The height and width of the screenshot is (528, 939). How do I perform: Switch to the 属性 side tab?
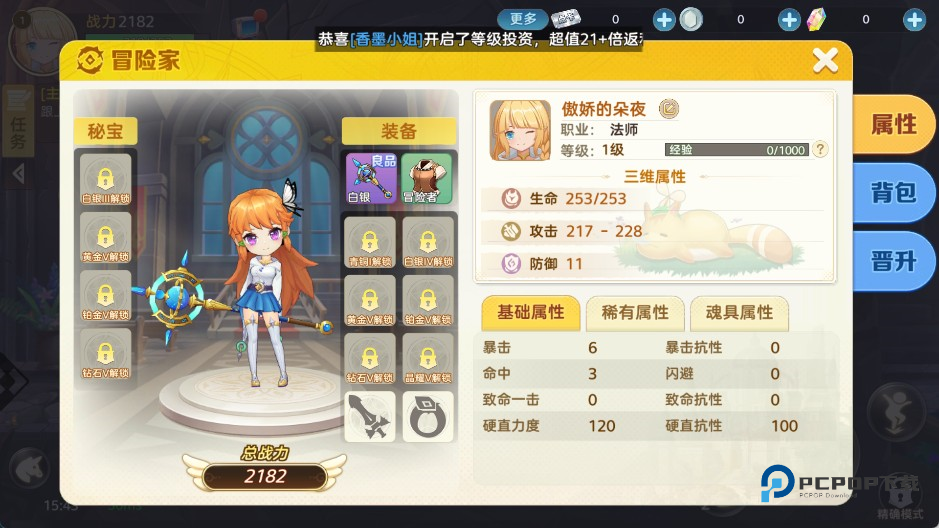click(893, 124)
